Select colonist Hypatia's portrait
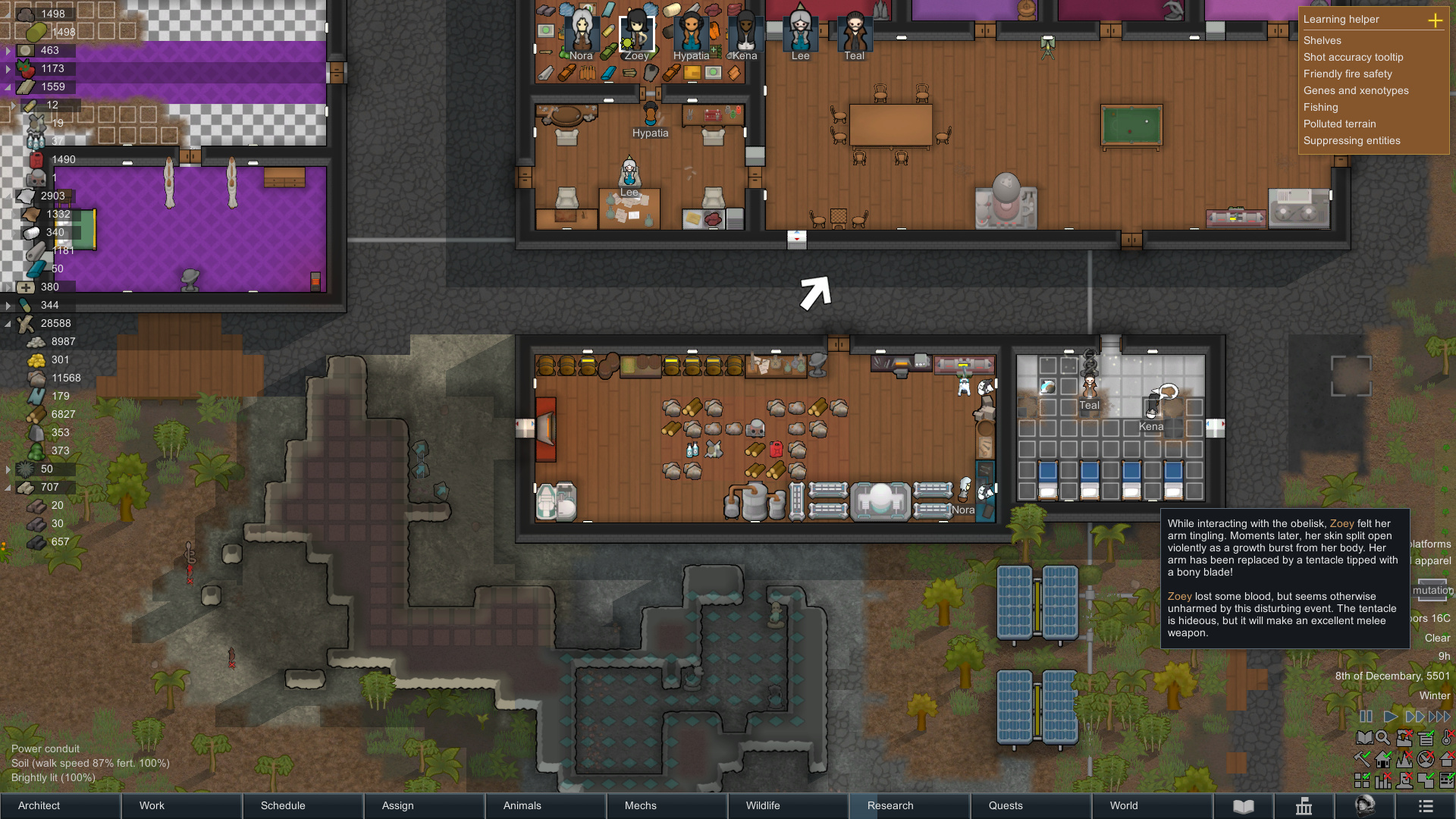Viewport: 1456px width, 819px height. pyautogui.click(x=691, y=34)
